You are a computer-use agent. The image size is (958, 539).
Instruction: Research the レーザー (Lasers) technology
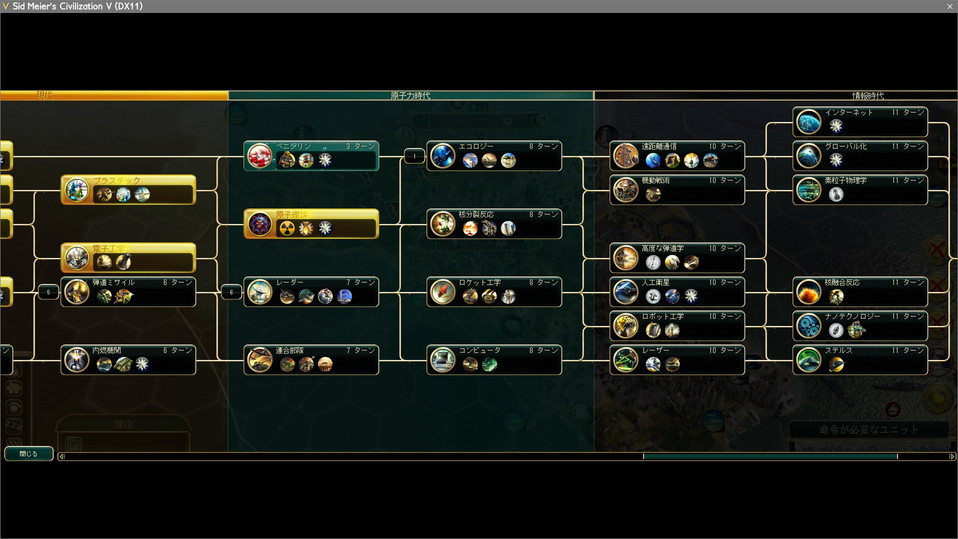click(678, 359)
